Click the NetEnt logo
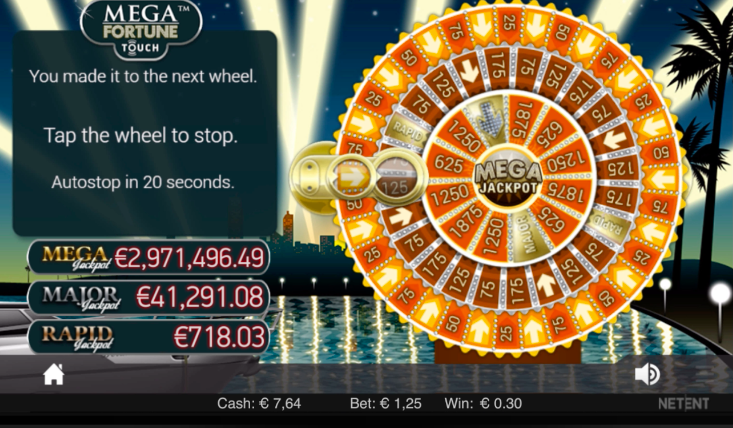 click(683, 404)
